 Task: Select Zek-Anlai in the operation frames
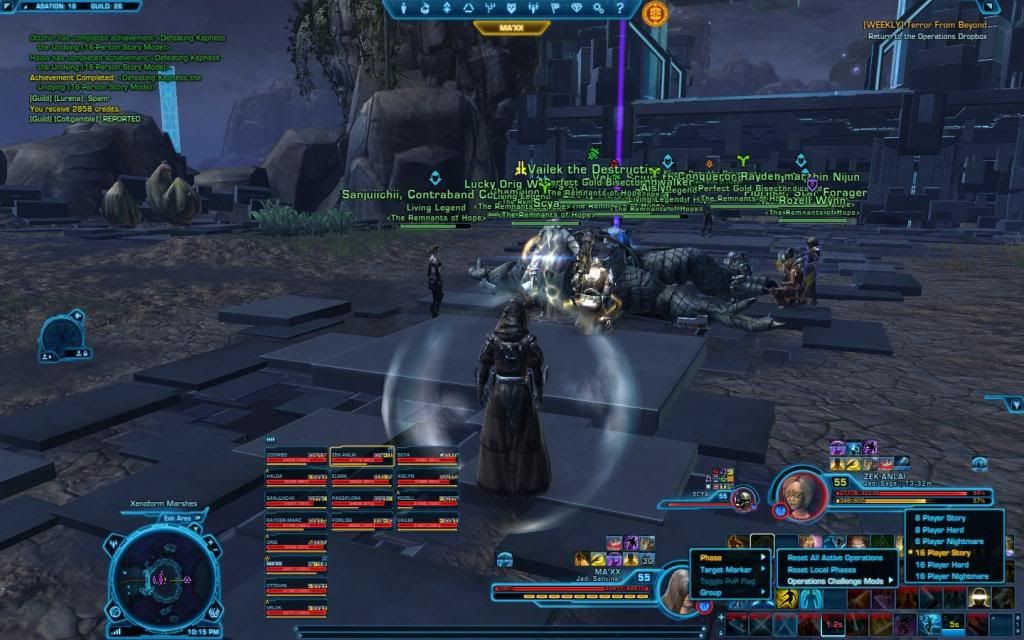[x=361, y=457]
